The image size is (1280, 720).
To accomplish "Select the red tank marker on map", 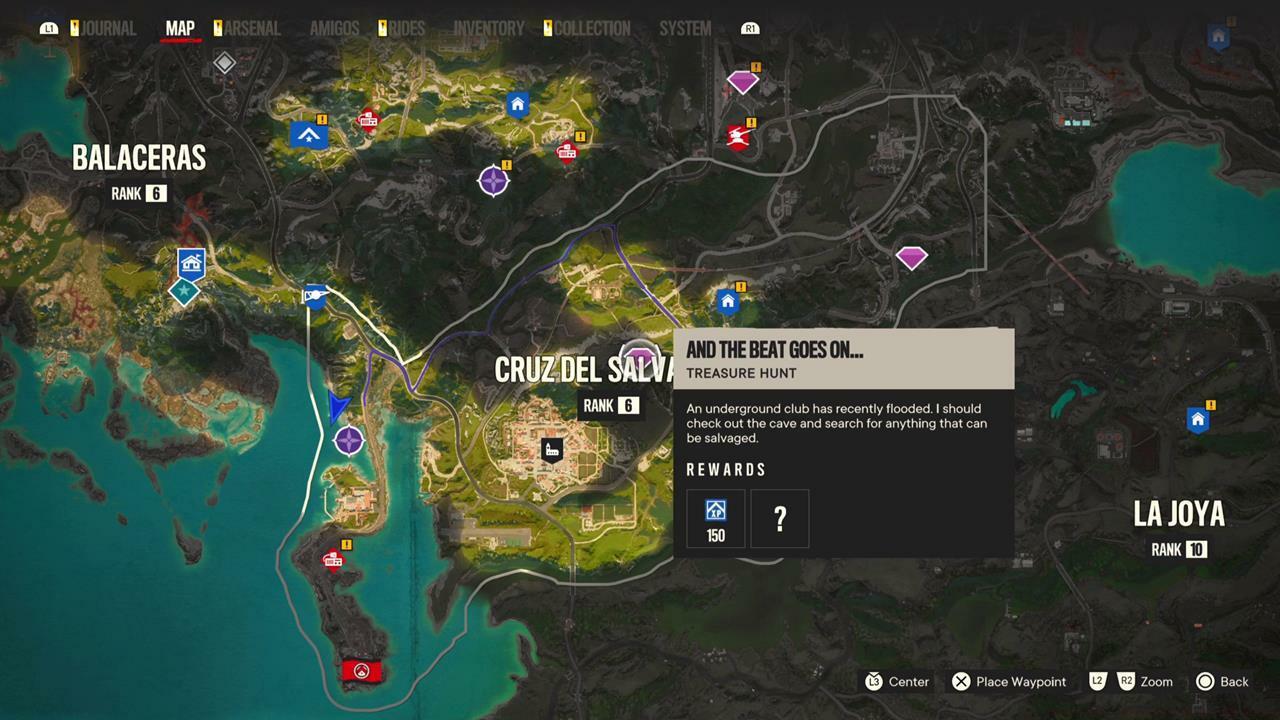I will [739, 135].
